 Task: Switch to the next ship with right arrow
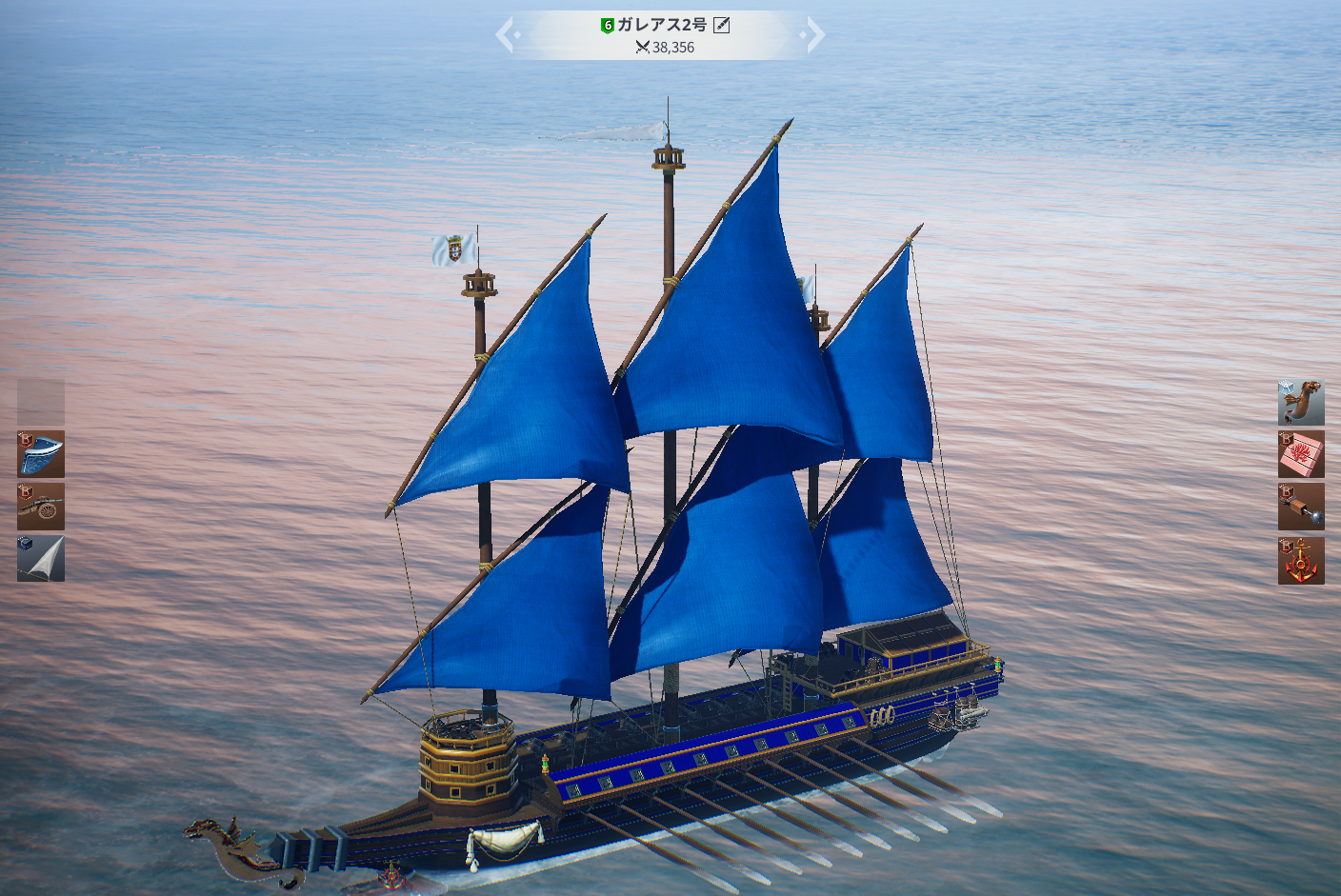coord(814,35)
